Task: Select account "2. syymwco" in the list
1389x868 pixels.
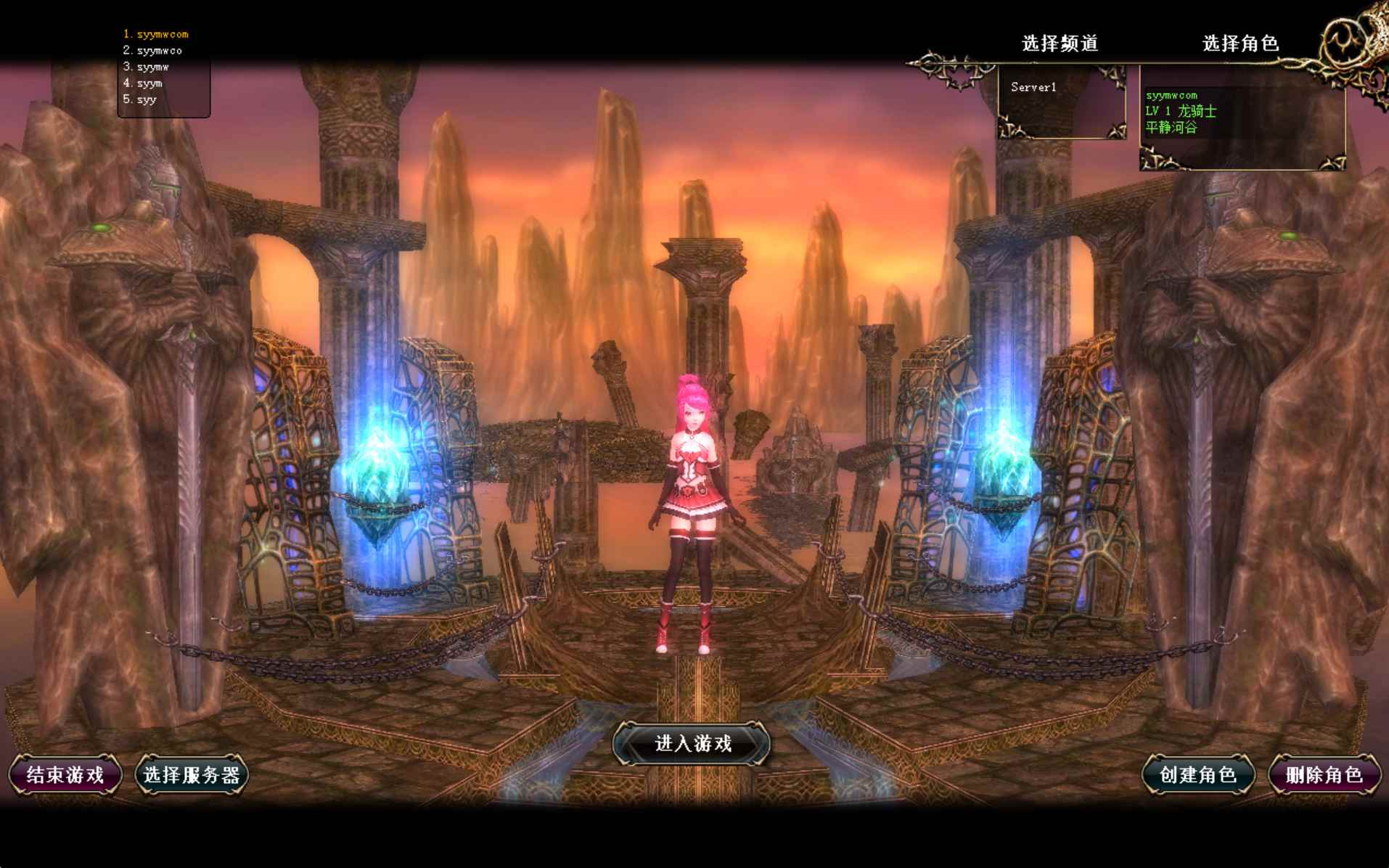Action: tap(154, 50)
